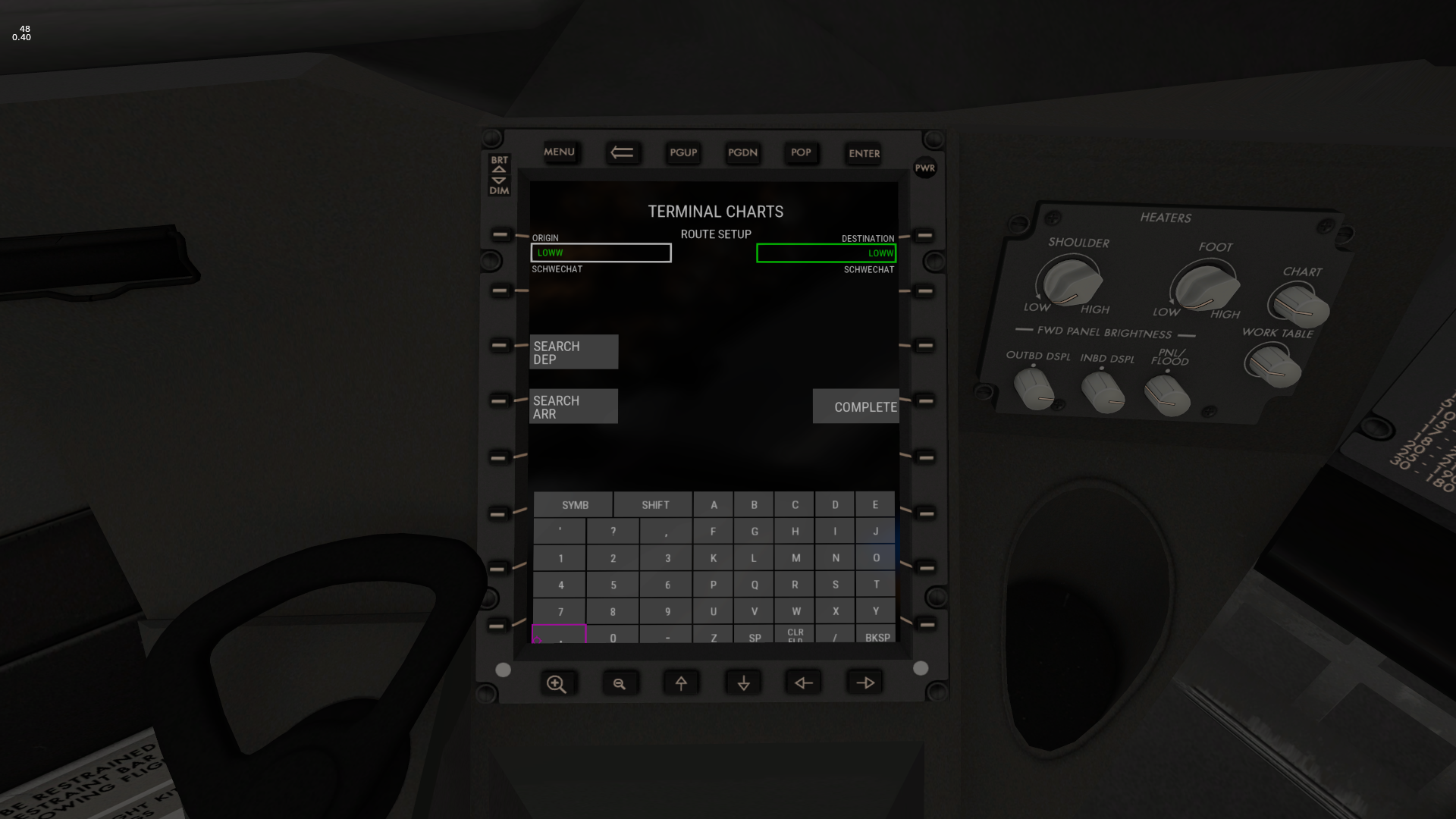The height and width of the screenshot is (819, 1456).
Task: Select the zoom out magnifier icon
Action: point(620,682)
